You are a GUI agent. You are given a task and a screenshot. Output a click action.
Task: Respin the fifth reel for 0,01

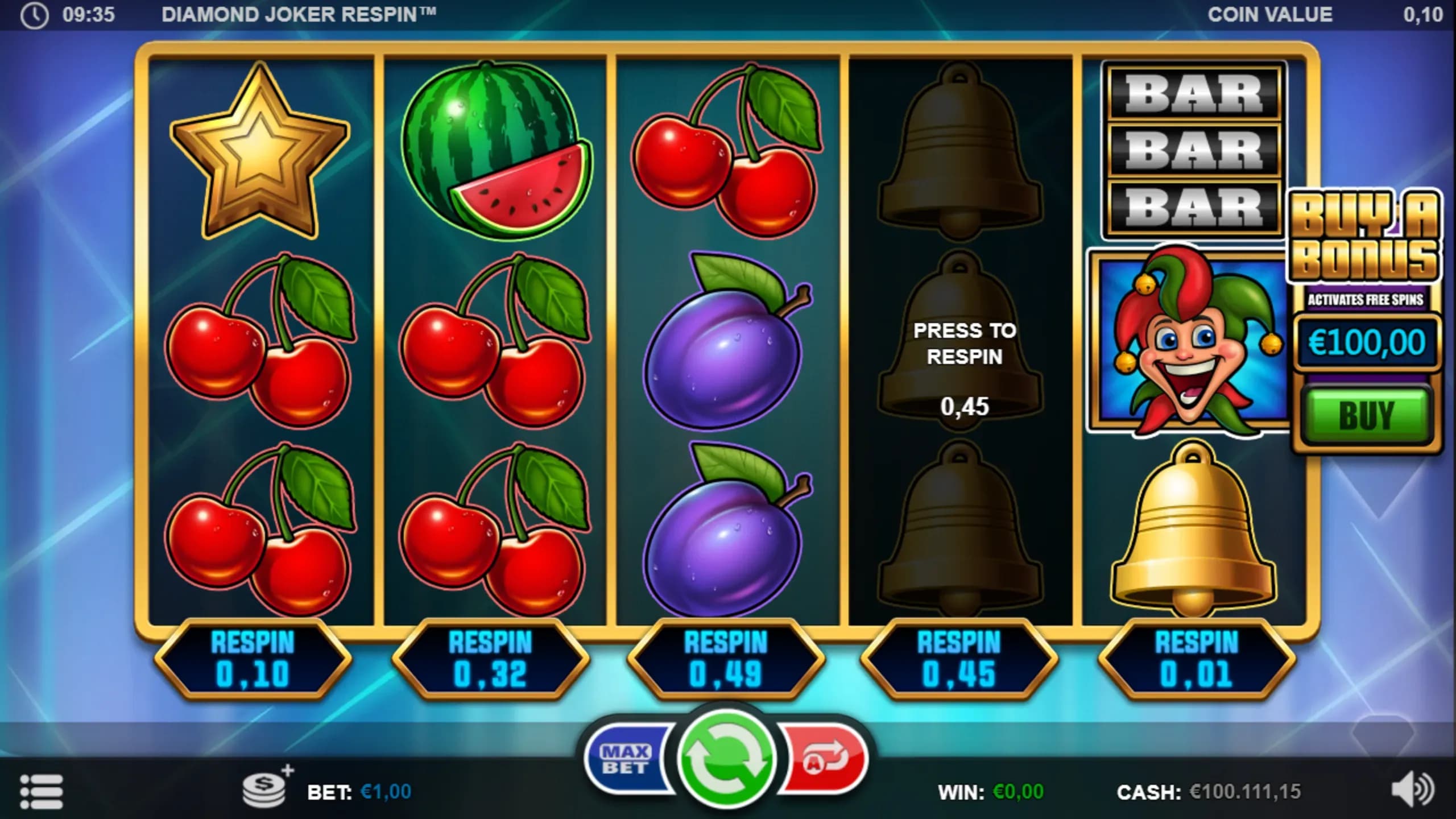pos(1197,659)
